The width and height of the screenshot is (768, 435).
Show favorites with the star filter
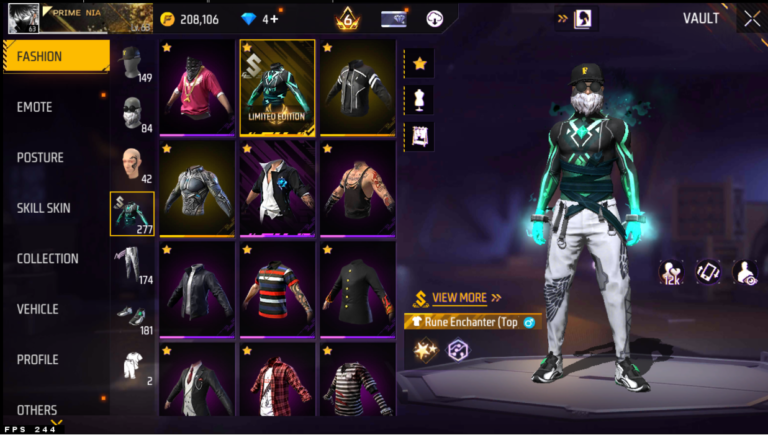click(420, 63)
